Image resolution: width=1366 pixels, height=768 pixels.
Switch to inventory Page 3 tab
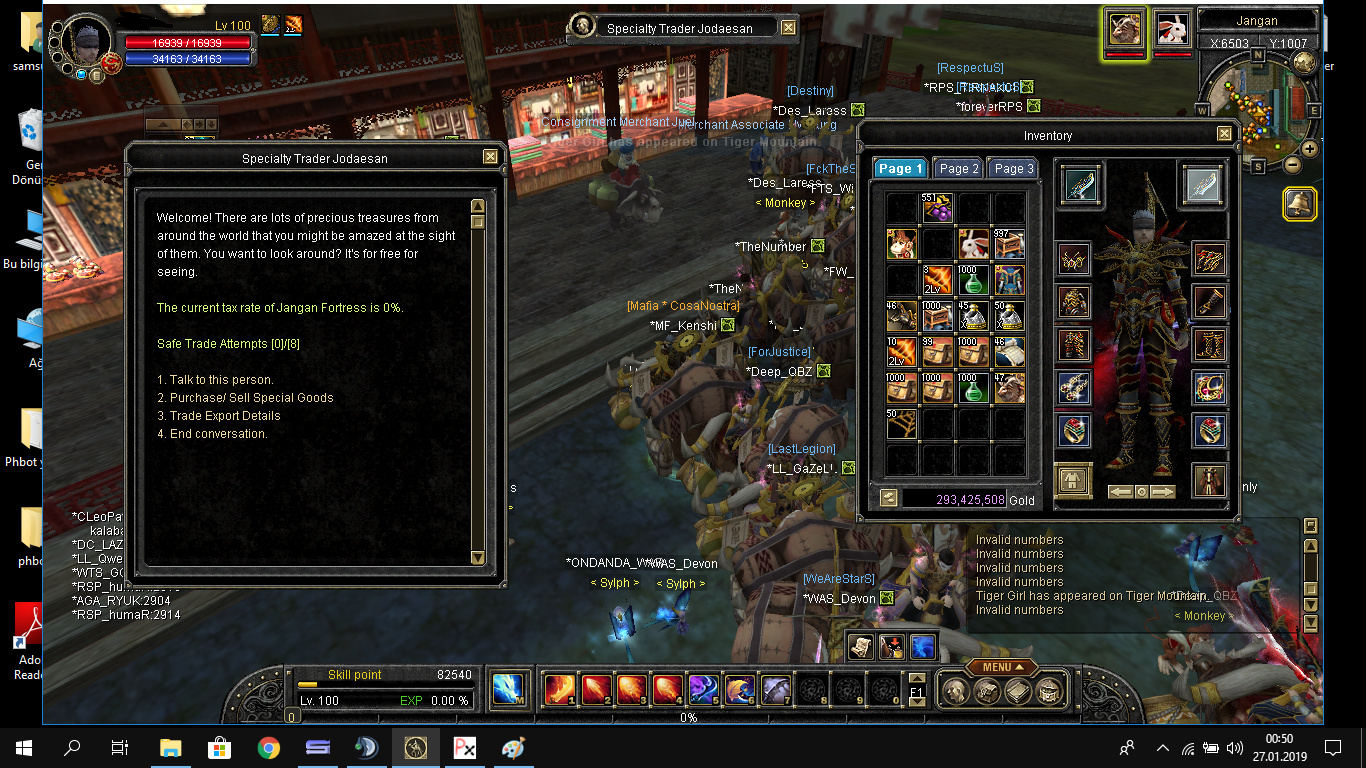click(x=1013, y=169)
